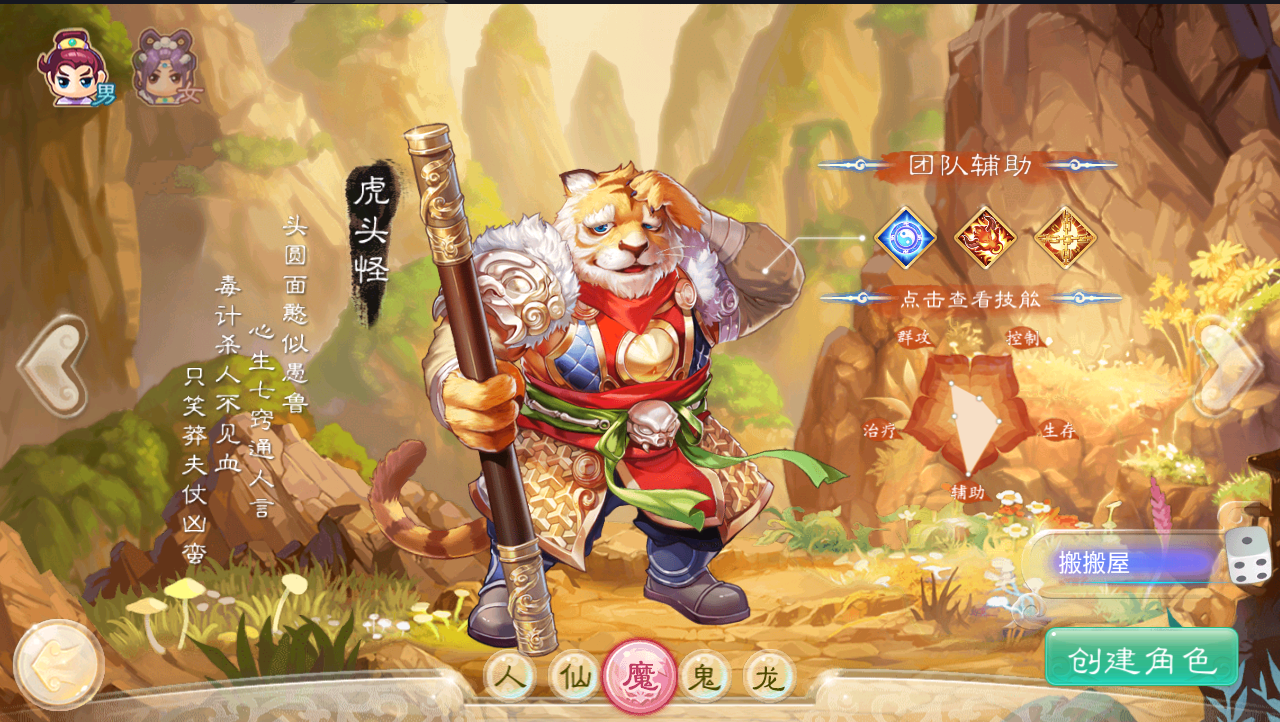Screen dimensions: 1280x722
Task: Click the name field showing 搬搬屋
Action: [x=1120, y=564]
